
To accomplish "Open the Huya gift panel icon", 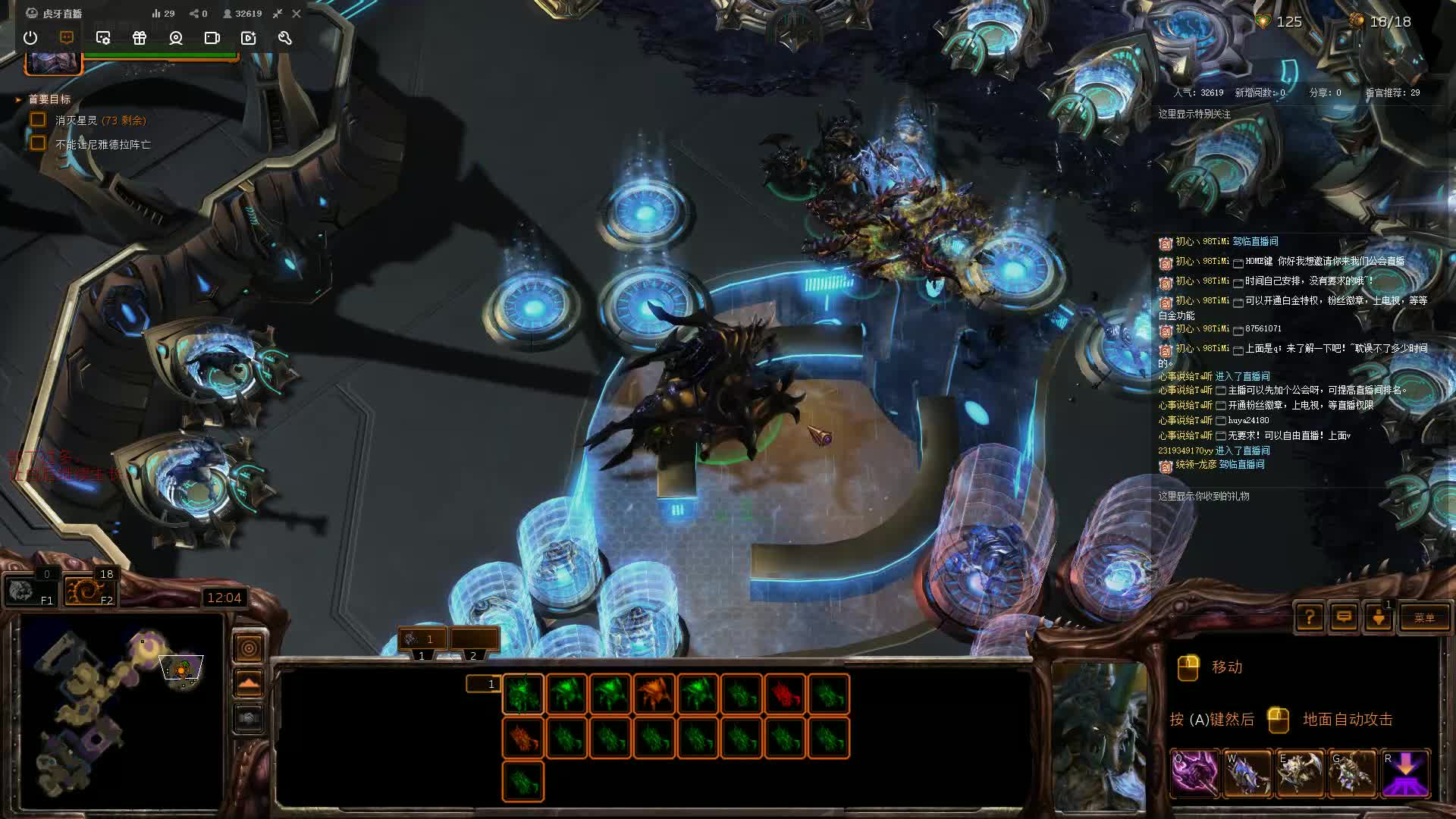I will click(140, 39).
